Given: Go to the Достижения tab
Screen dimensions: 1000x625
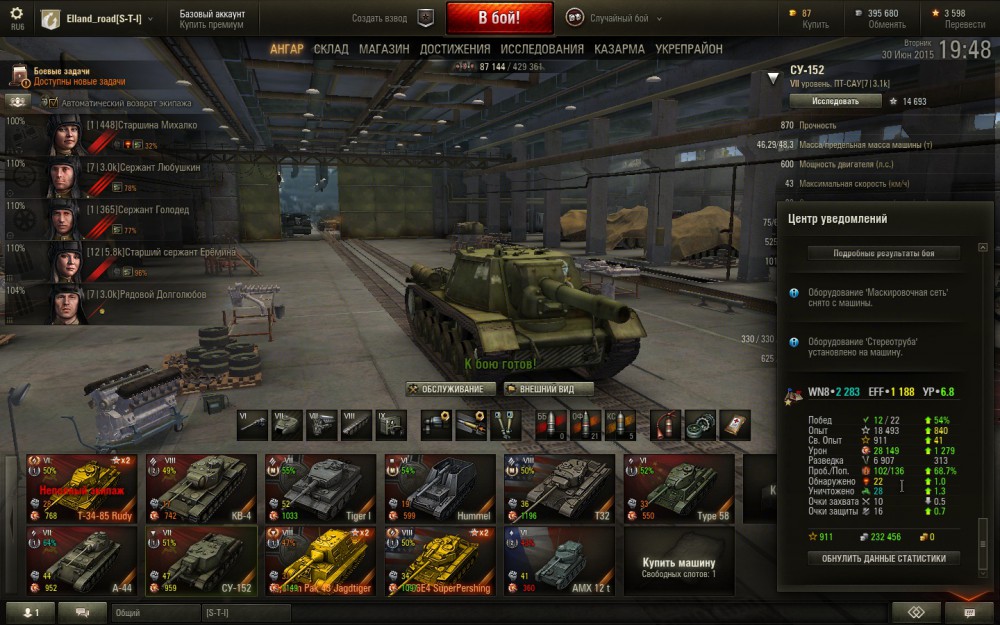Looking at the screenshot, I should point(455,49).
